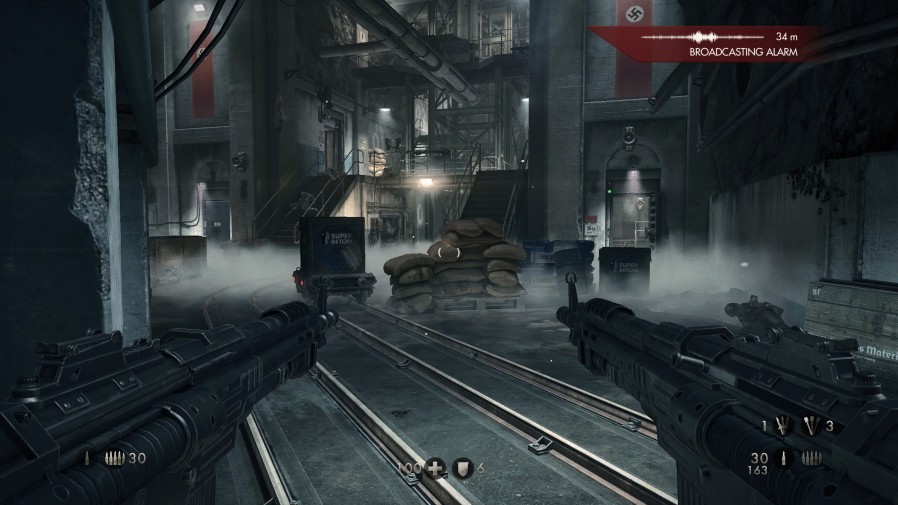This screenshot has height=505, width=898.
Task: Select the Broadcasting Alarm objective tracker
Action: tap(742, 51)
